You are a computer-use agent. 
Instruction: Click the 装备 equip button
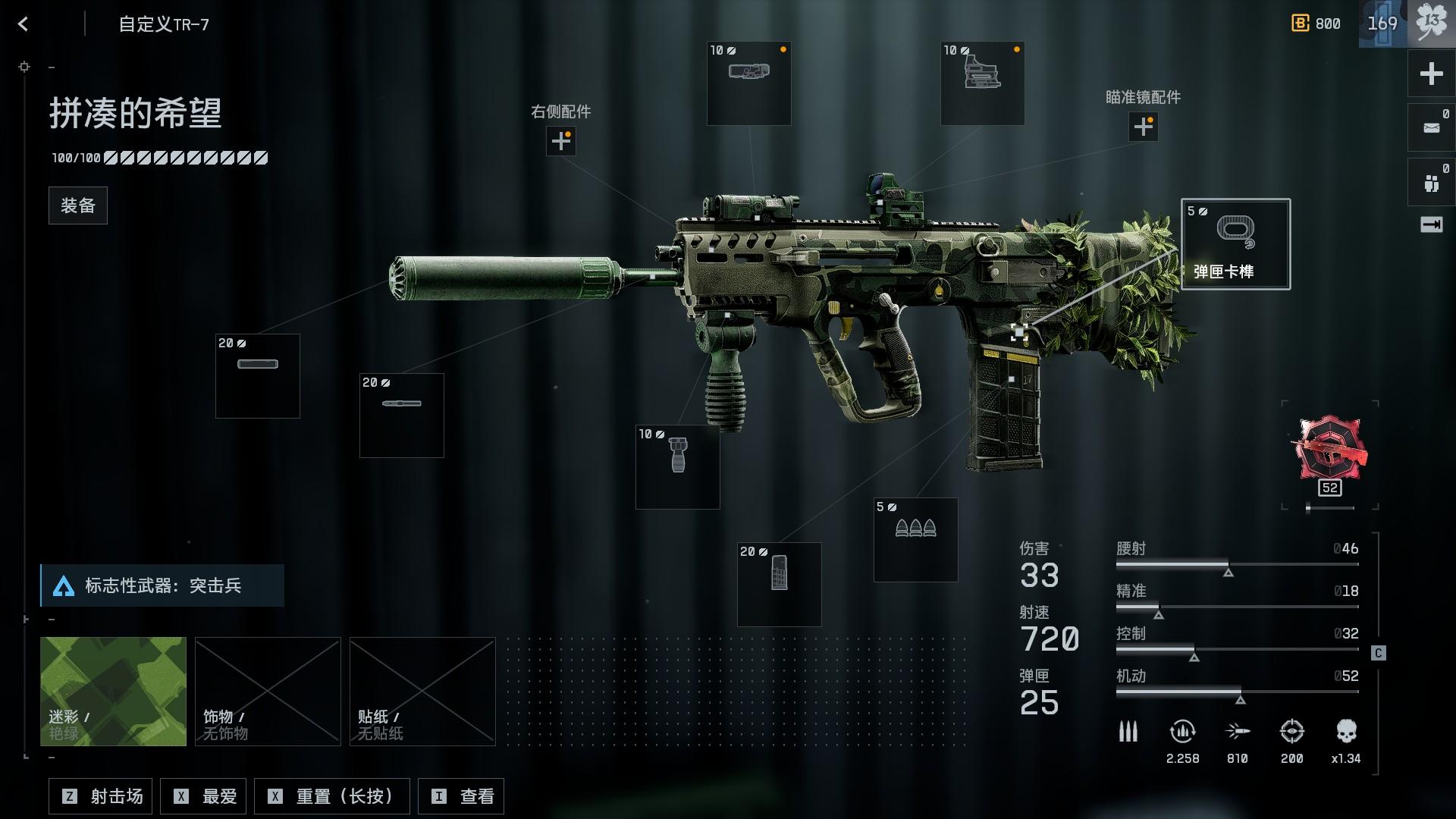pos(78,206)
